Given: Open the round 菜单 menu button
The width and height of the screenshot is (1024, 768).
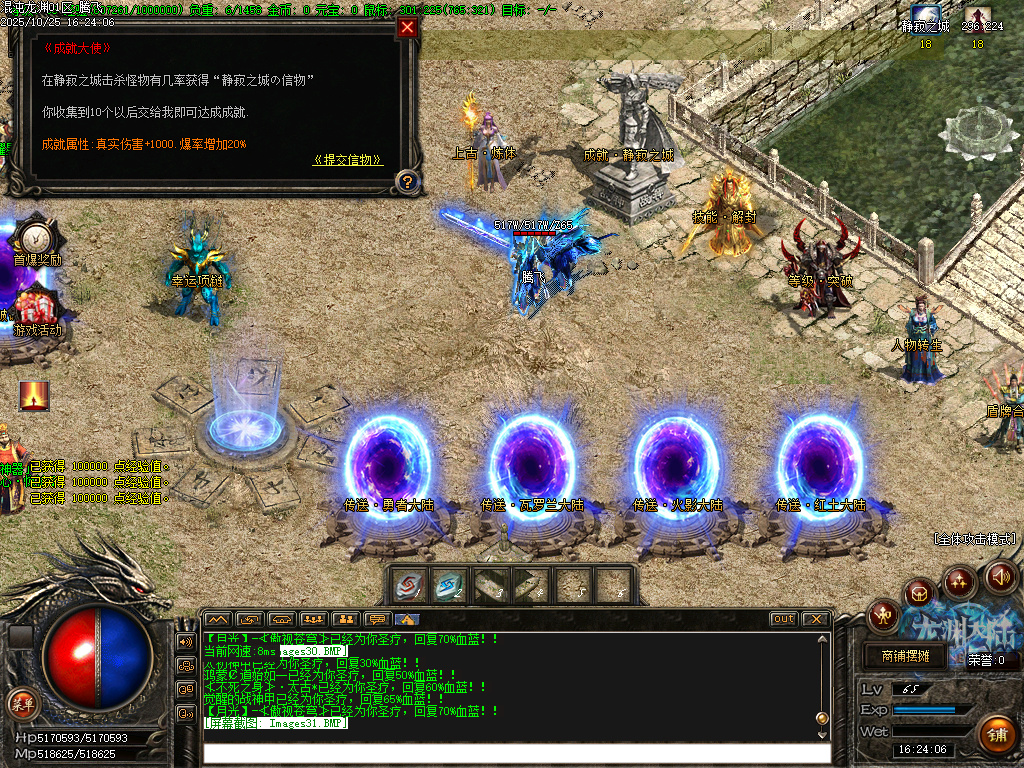Looking at the screenshot, I should pos(23,703).
